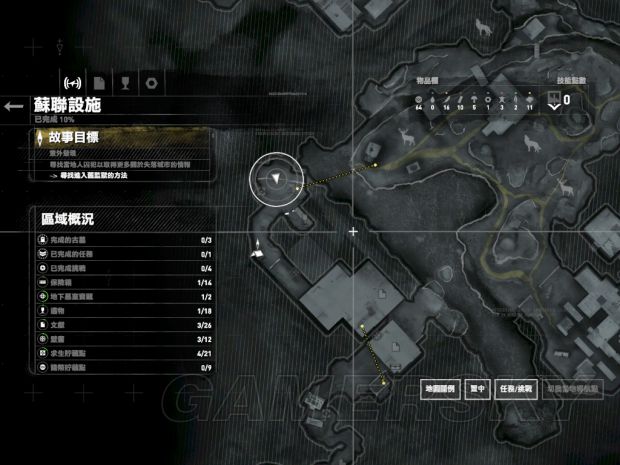Switch to the gear cog tab
620x465 pixels.
point(151,82)
